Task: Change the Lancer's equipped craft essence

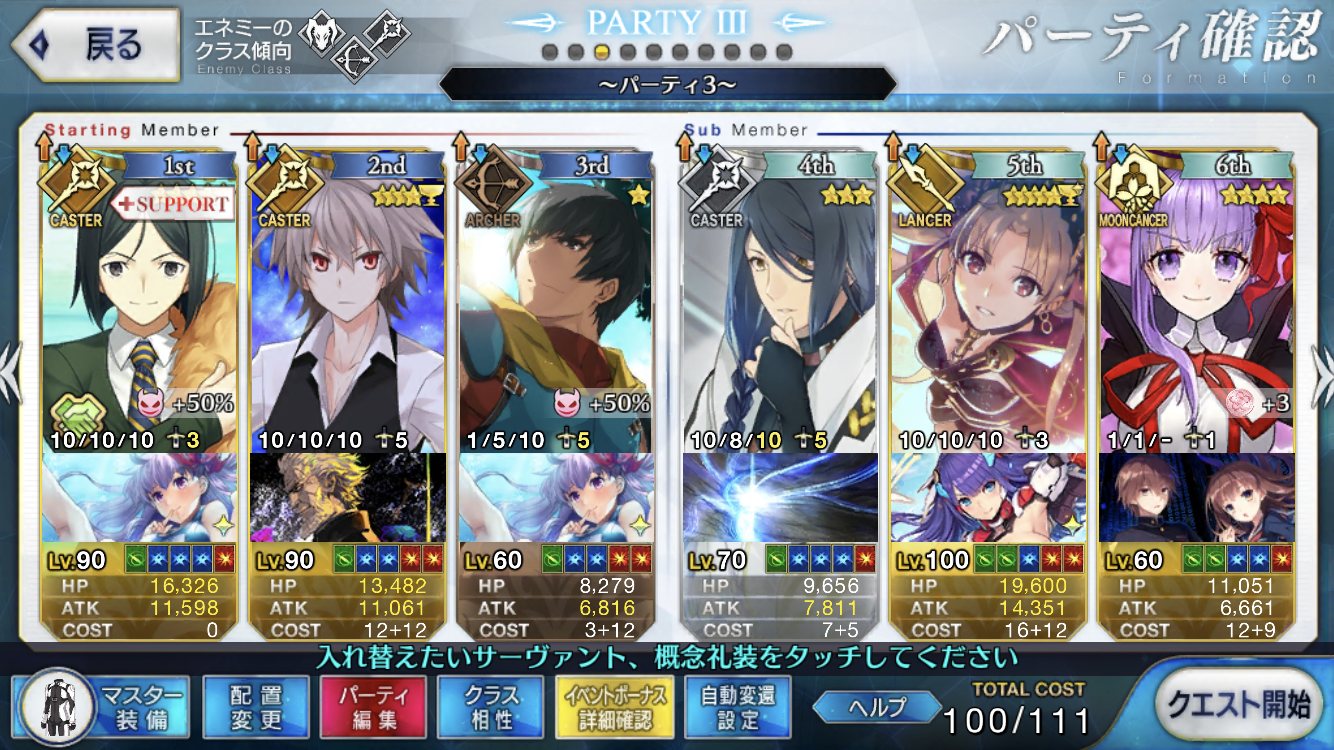Action: (986, 497)
